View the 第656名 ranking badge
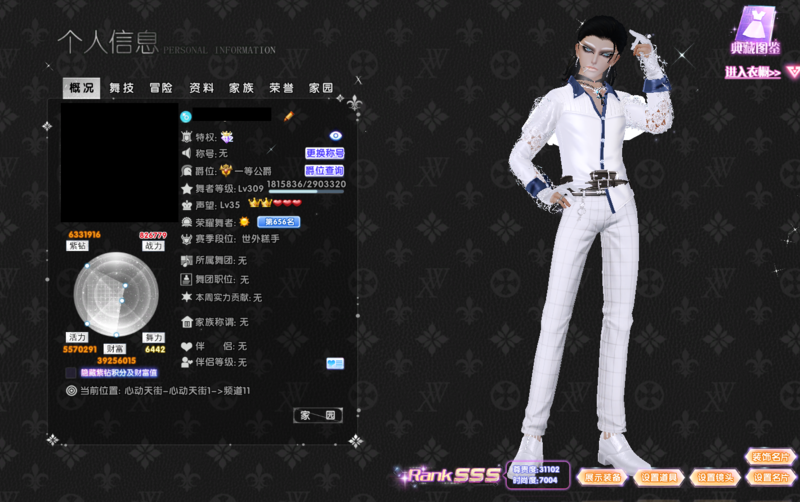The width and height of the screenshot is (800, 502). 279,222
